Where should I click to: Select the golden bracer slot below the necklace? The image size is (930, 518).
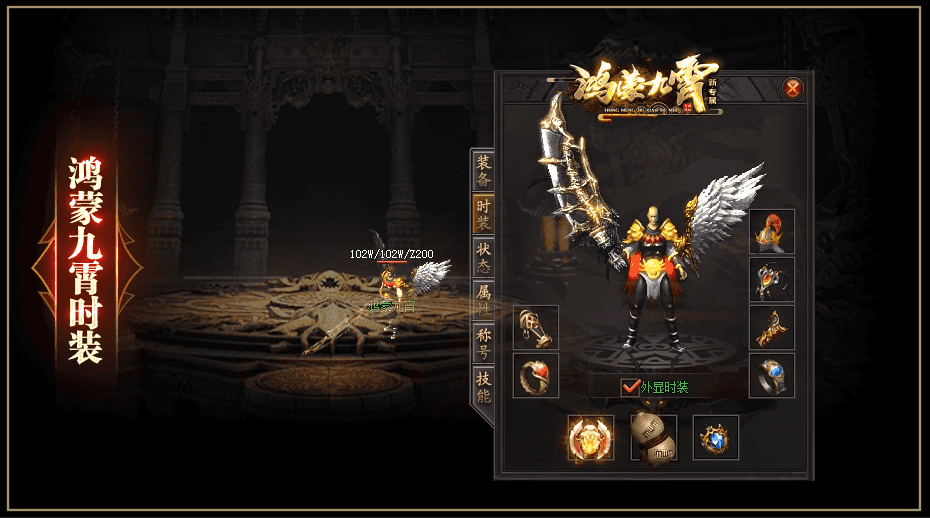[x=772, y=327]
